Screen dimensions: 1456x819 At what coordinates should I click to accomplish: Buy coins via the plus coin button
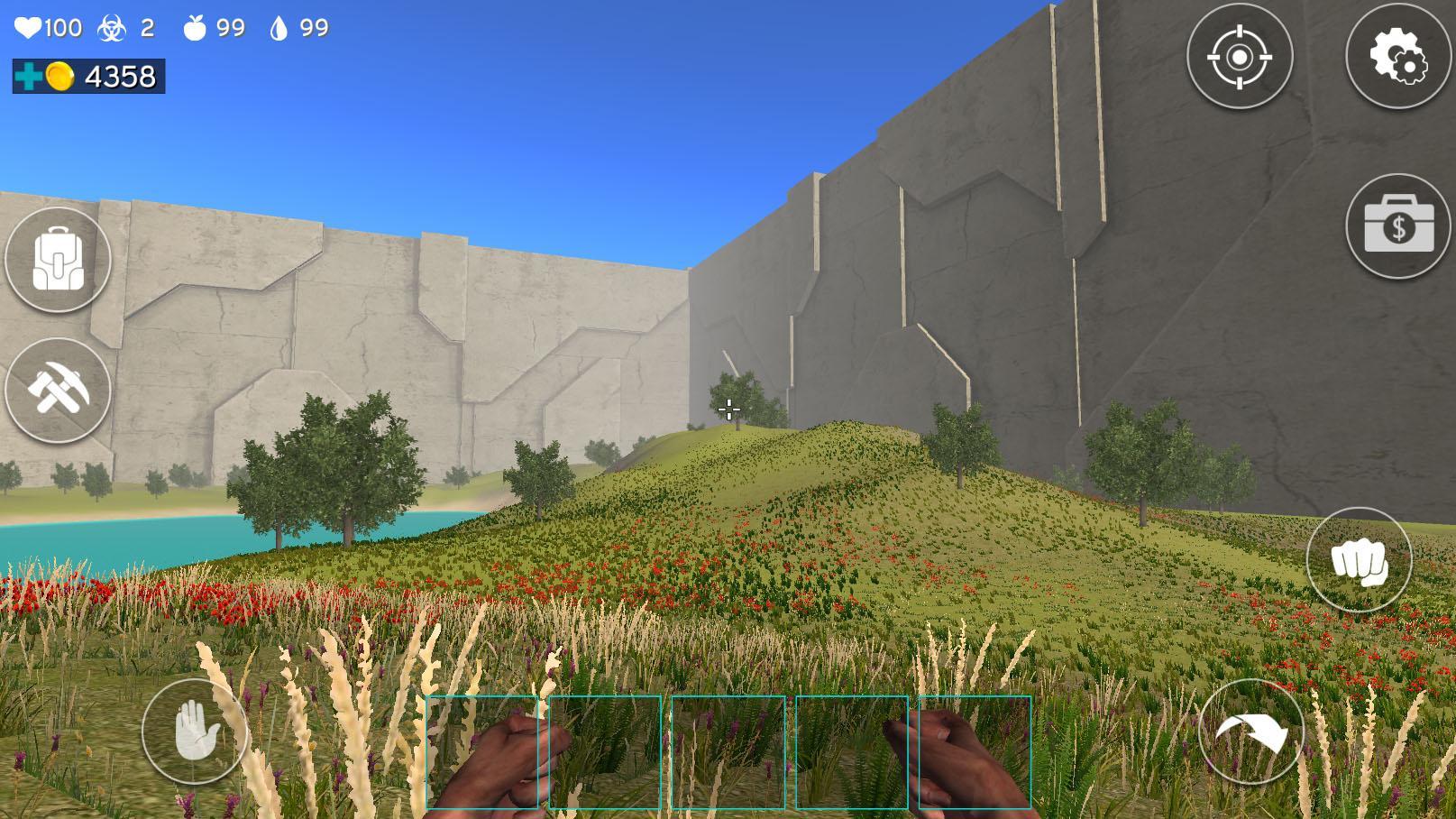pyautogui.click(x=27, y=78)
